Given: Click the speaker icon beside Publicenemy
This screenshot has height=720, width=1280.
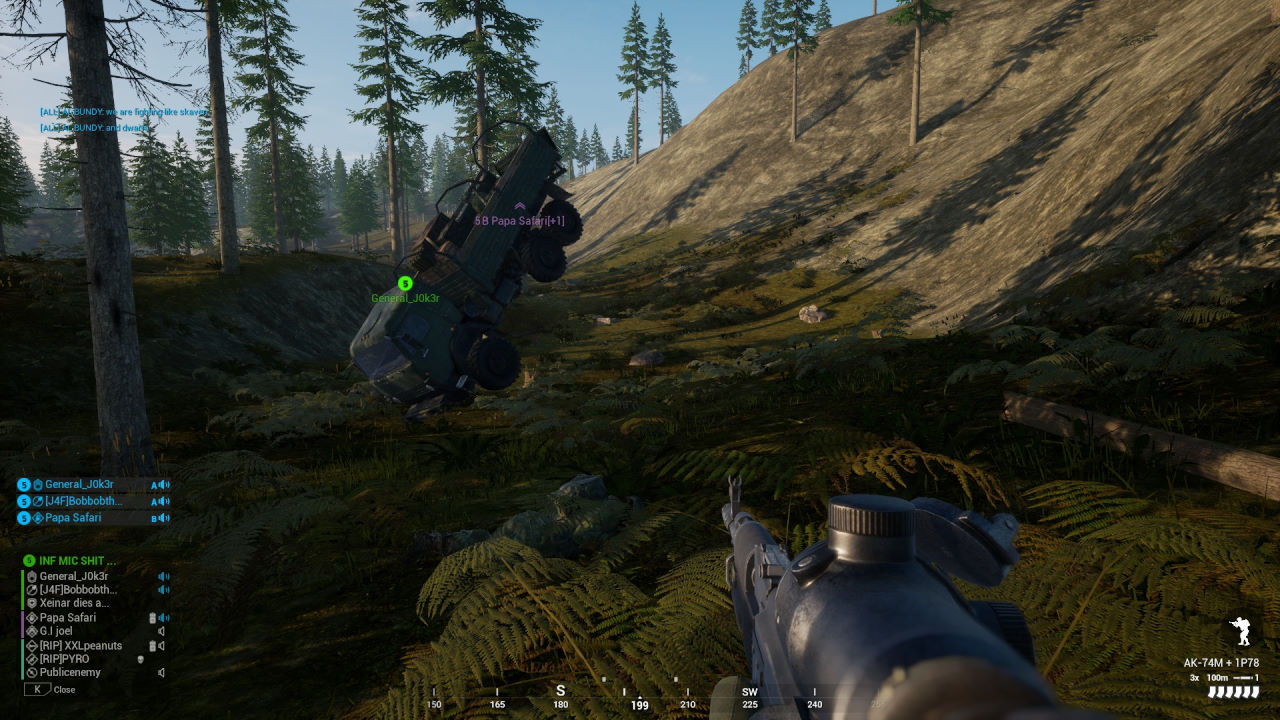Looking at the screenshot, I should pos(161,673).
